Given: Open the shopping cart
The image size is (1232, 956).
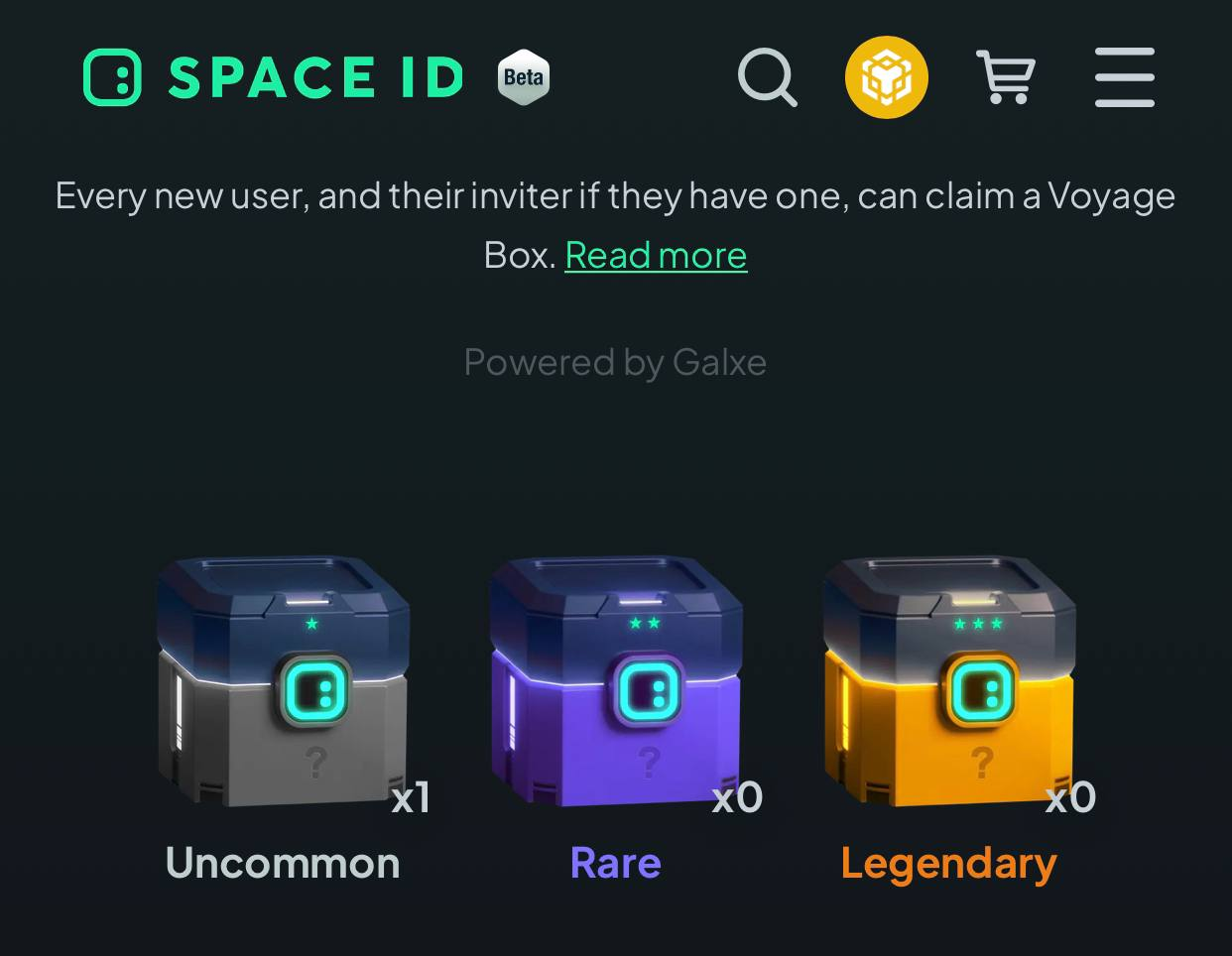Looking at the screenshot, I should [1006, 77].
